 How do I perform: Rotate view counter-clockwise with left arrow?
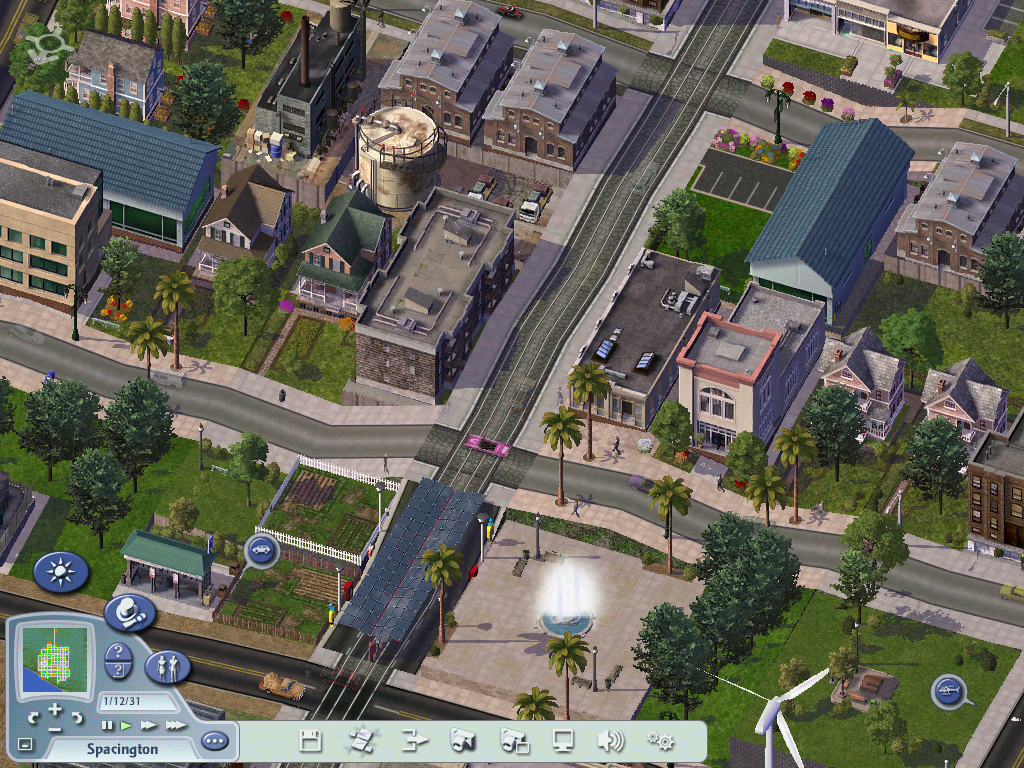pyautogui.click(x=33, y=717)
